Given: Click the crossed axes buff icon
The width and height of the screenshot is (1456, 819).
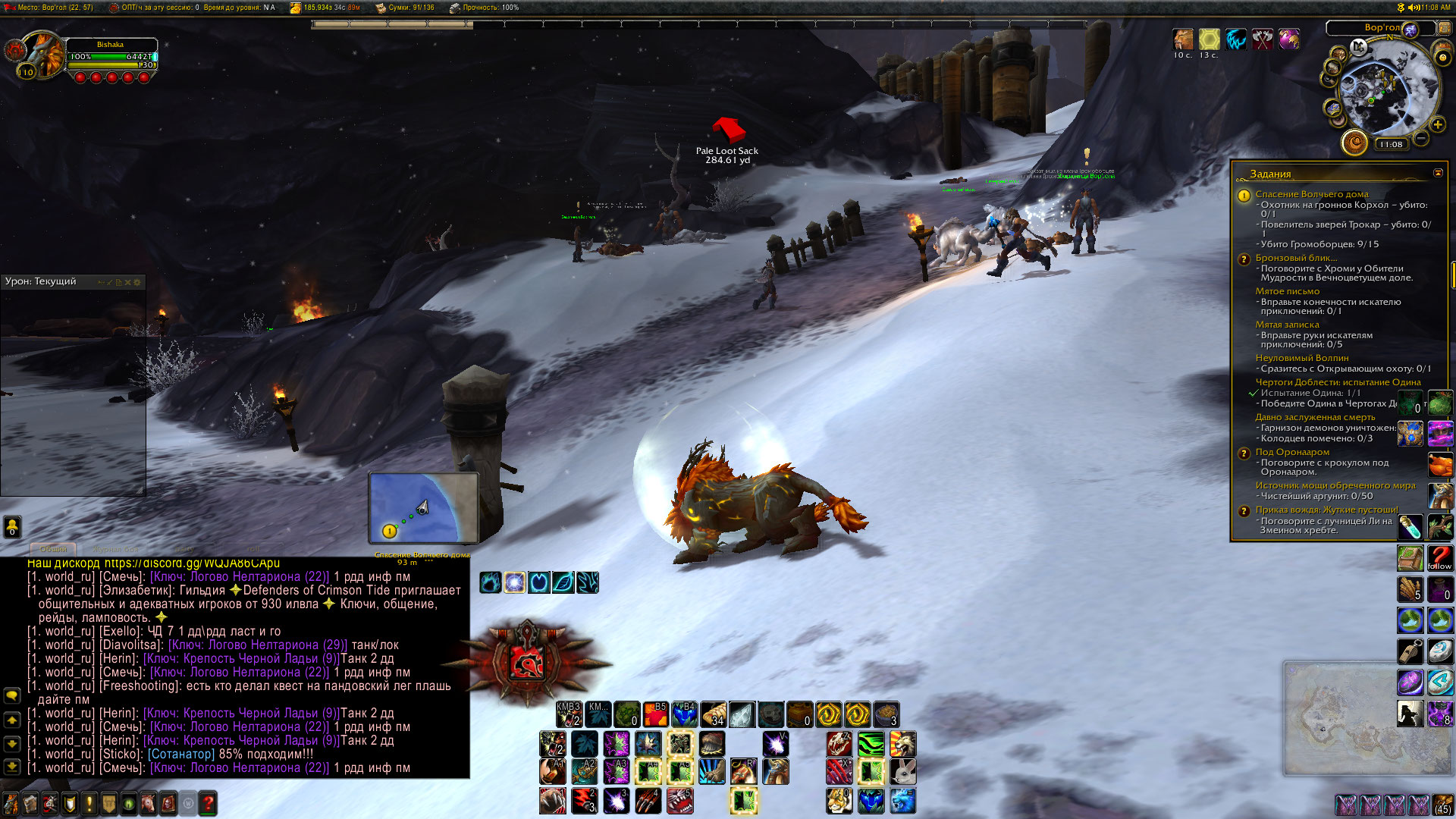Looking at the screenshot, I should [x=1262, y=39].
